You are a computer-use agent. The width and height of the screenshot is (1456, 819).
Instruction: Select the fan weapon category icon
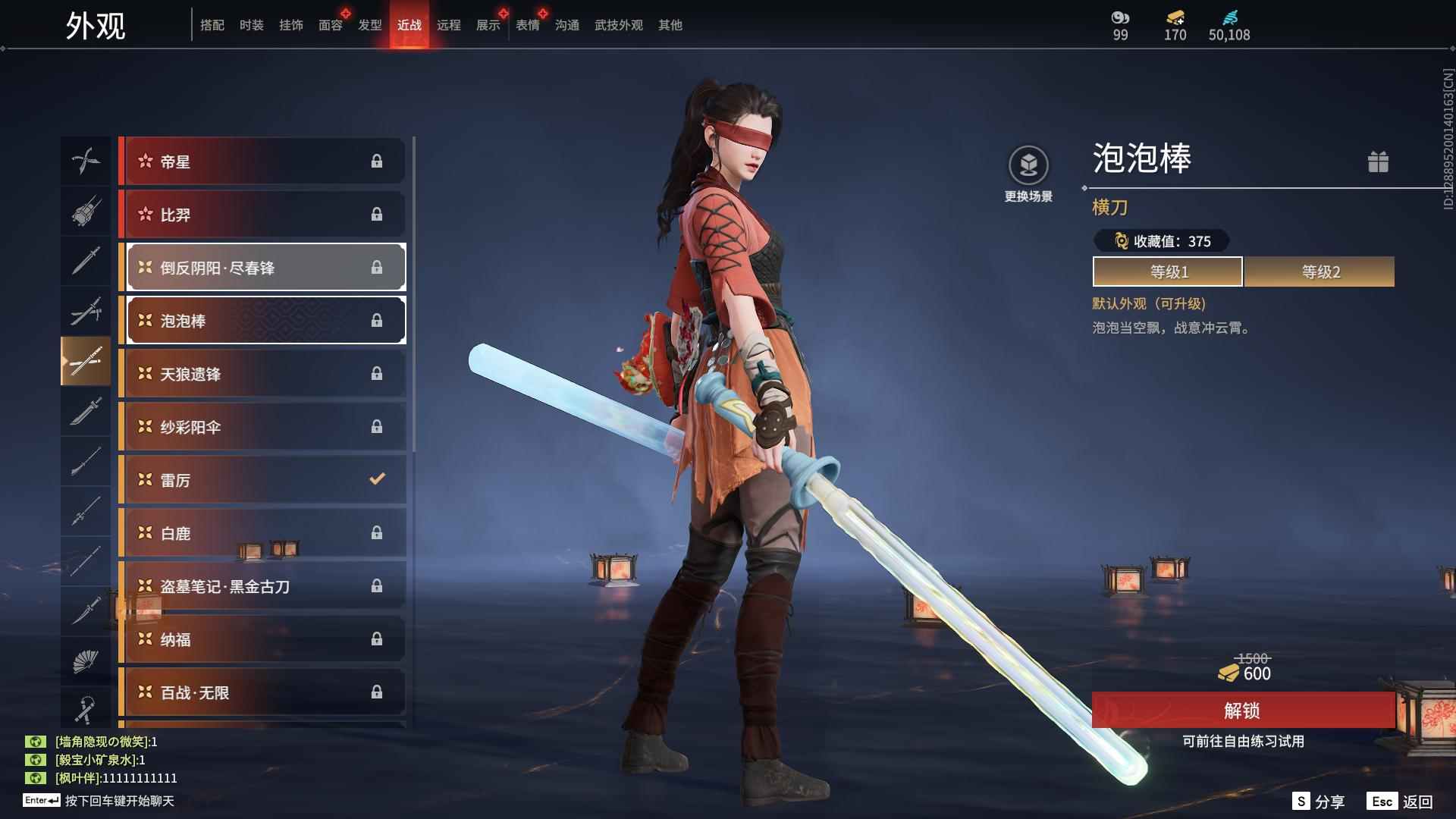tap(86, 661)
